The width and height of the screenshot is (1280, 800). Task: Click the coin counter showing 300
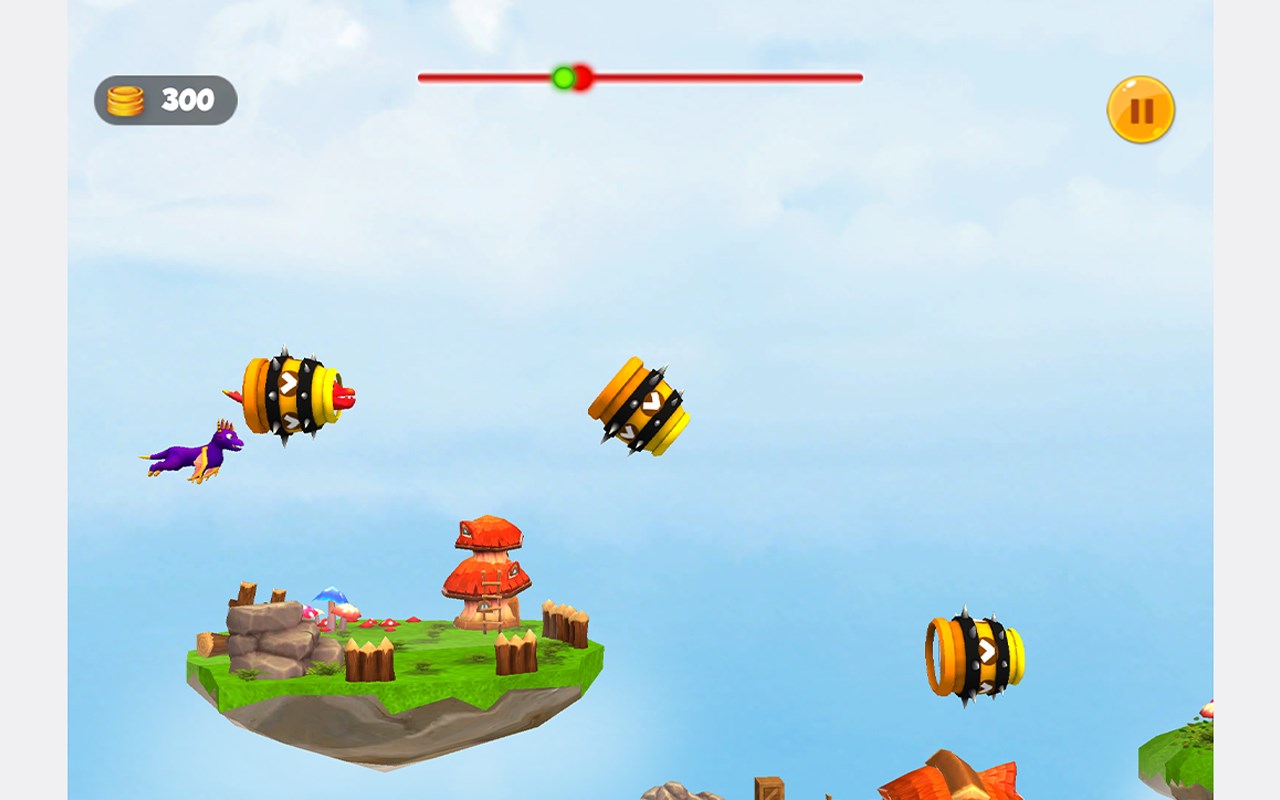point(188,99)
